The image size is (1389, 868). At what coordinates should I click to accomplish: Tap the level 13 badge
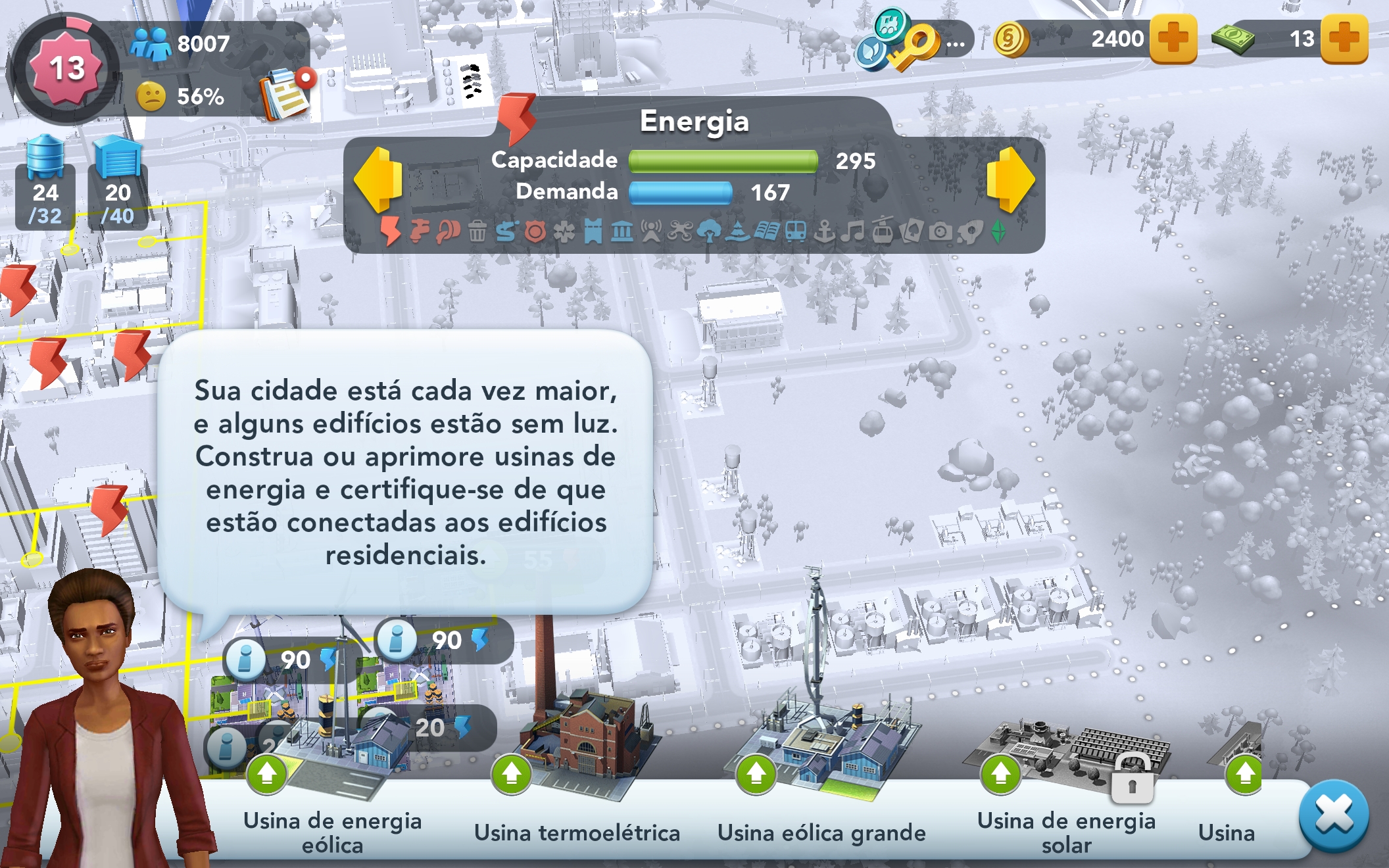pyautogui.click(x=66, y=68)
